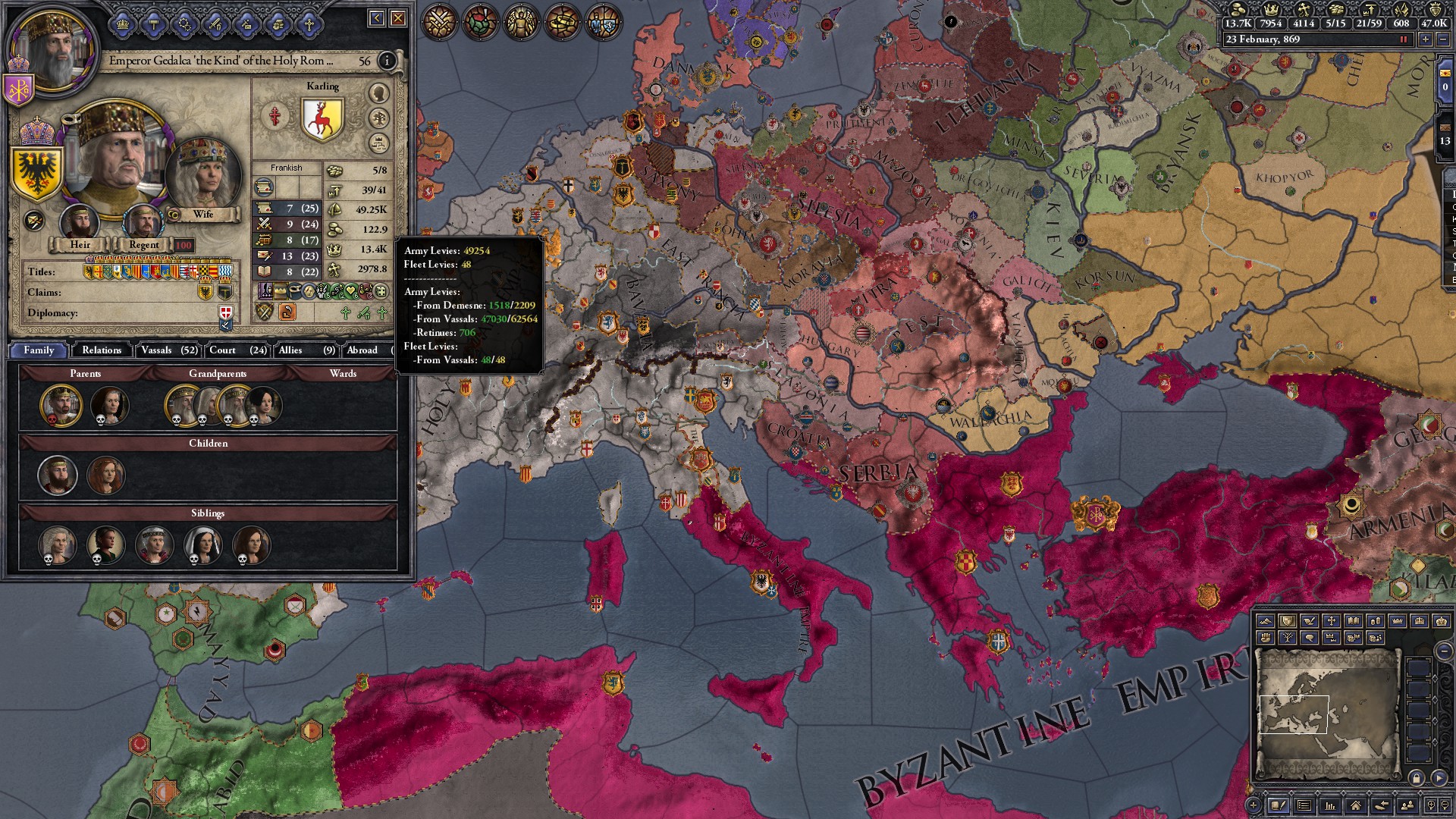Viewport: 1456px width, 819px height.
Task: Switch to the Relations tab
Action: coord(102,350)
